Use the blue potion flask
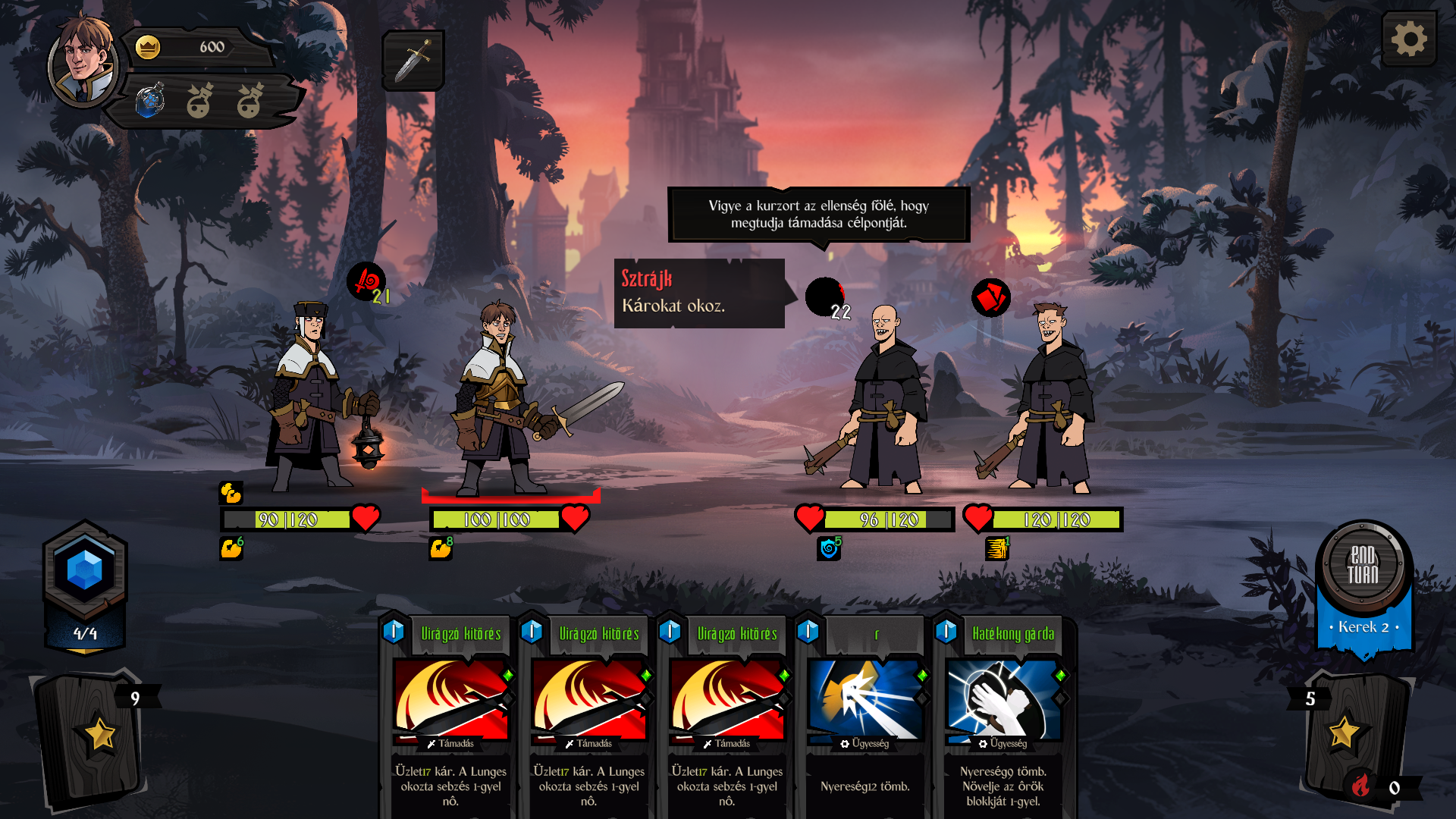This screenshot has height=819, width=1456. point(150,101)
